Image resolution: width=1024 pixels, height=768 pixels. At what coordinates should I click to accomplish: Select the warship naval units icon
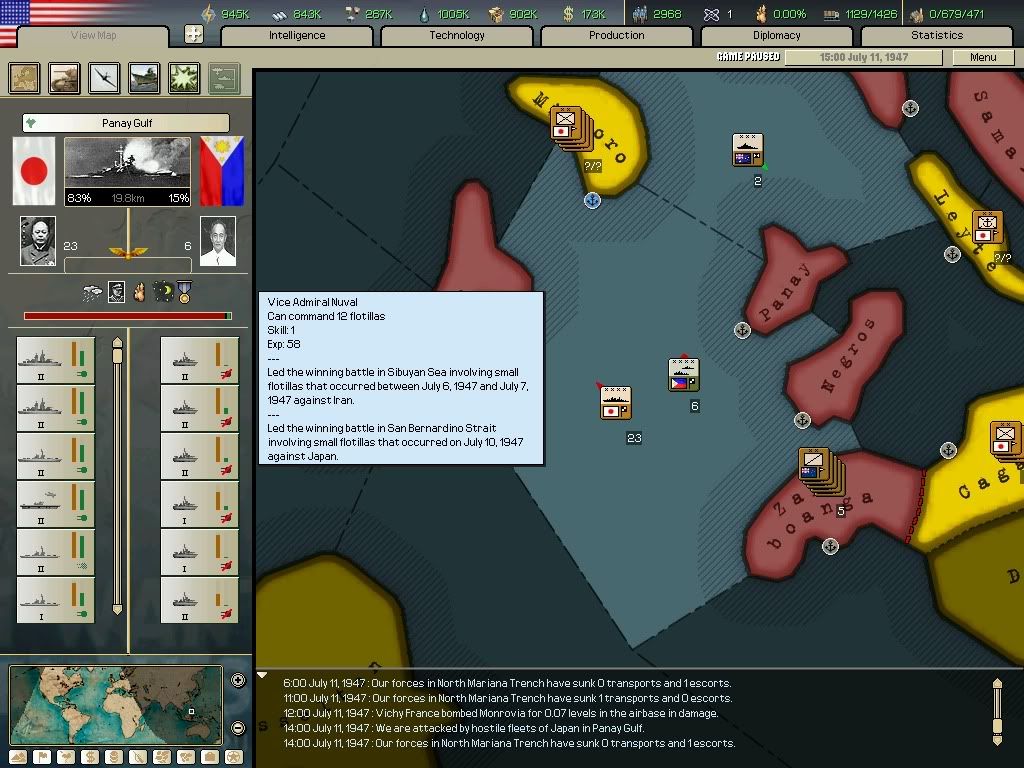144,78
